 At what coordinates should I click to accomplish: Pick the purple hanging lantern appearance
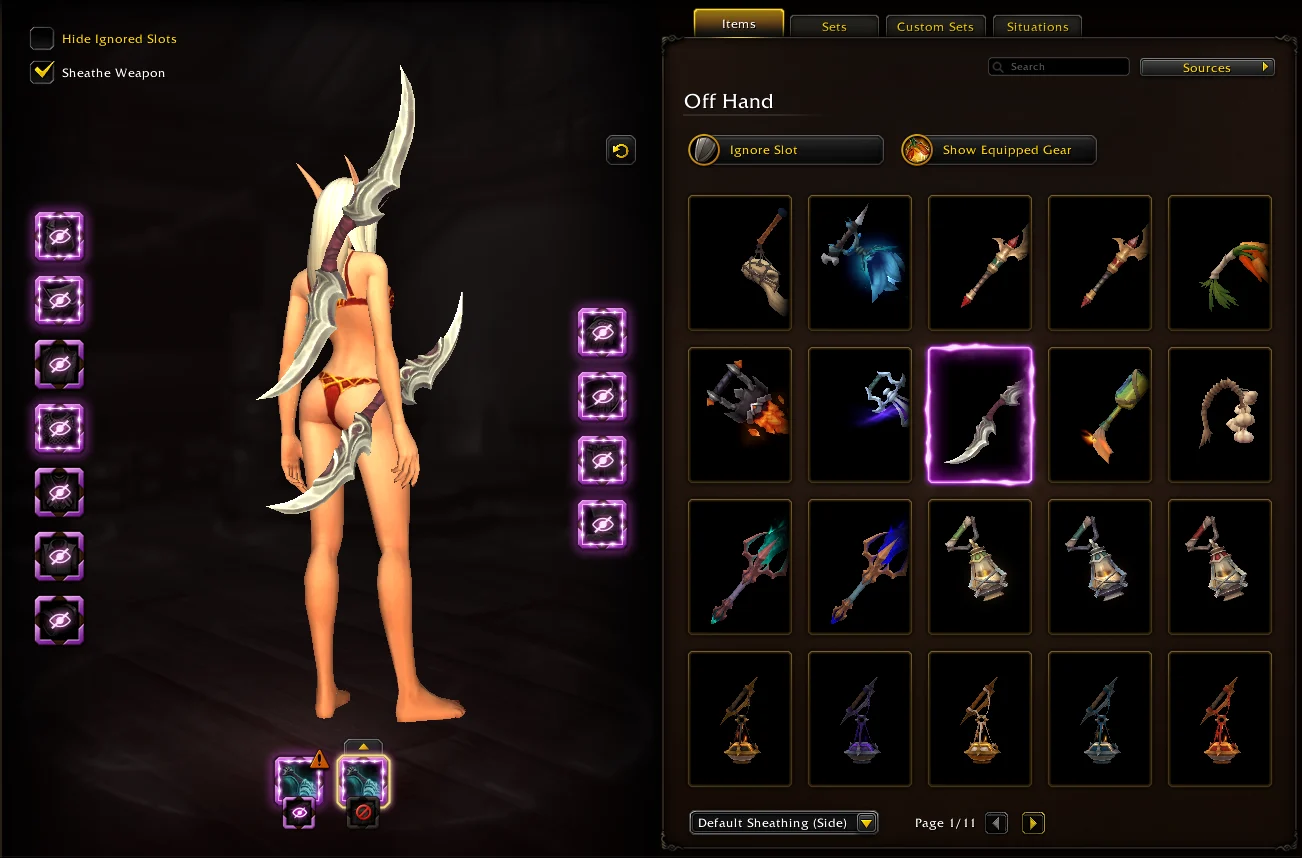point(860,719)
